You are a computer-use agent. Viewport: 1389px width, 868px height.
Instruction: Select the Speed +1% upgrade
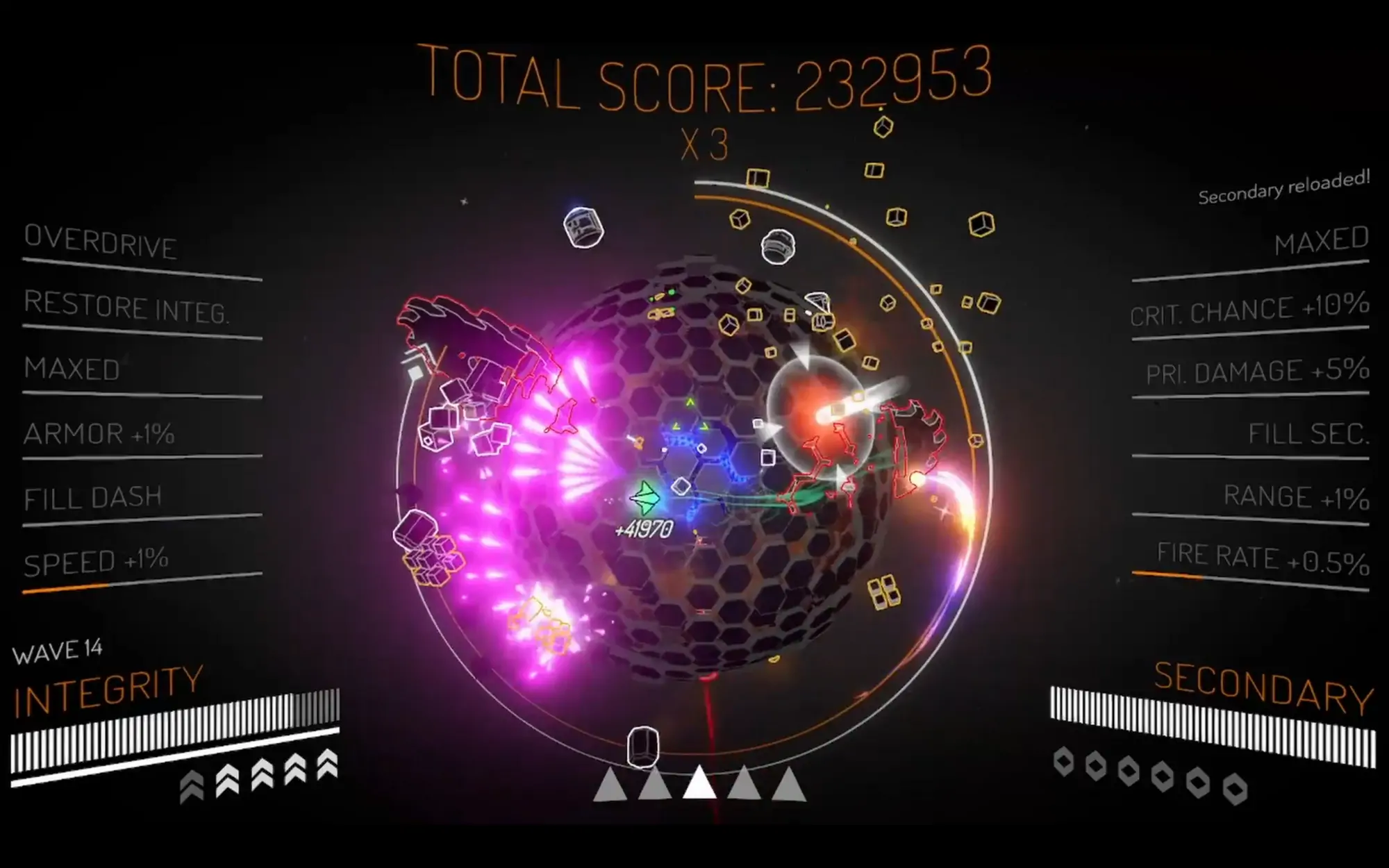[96, 562]
